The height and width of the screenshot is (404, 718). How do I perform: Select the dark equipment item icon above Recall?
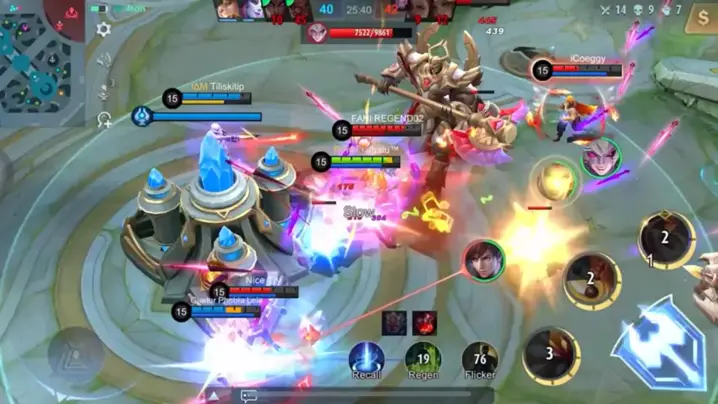pyautogui.click(x=393, y=323)
